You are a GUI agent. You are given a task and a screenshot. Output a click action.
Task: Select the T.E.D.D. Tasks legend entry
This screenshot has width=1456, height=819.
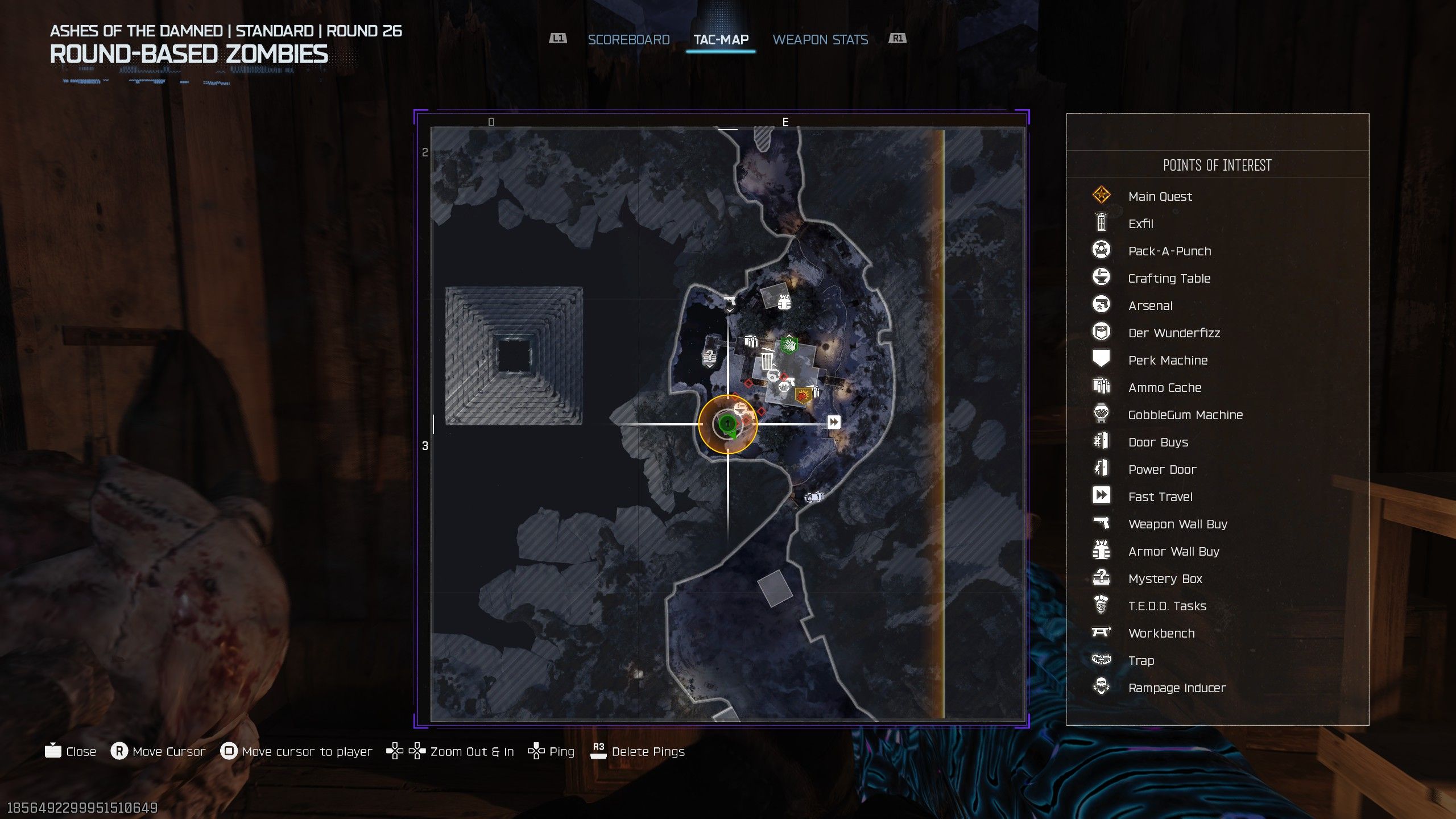click(1167, 606)
